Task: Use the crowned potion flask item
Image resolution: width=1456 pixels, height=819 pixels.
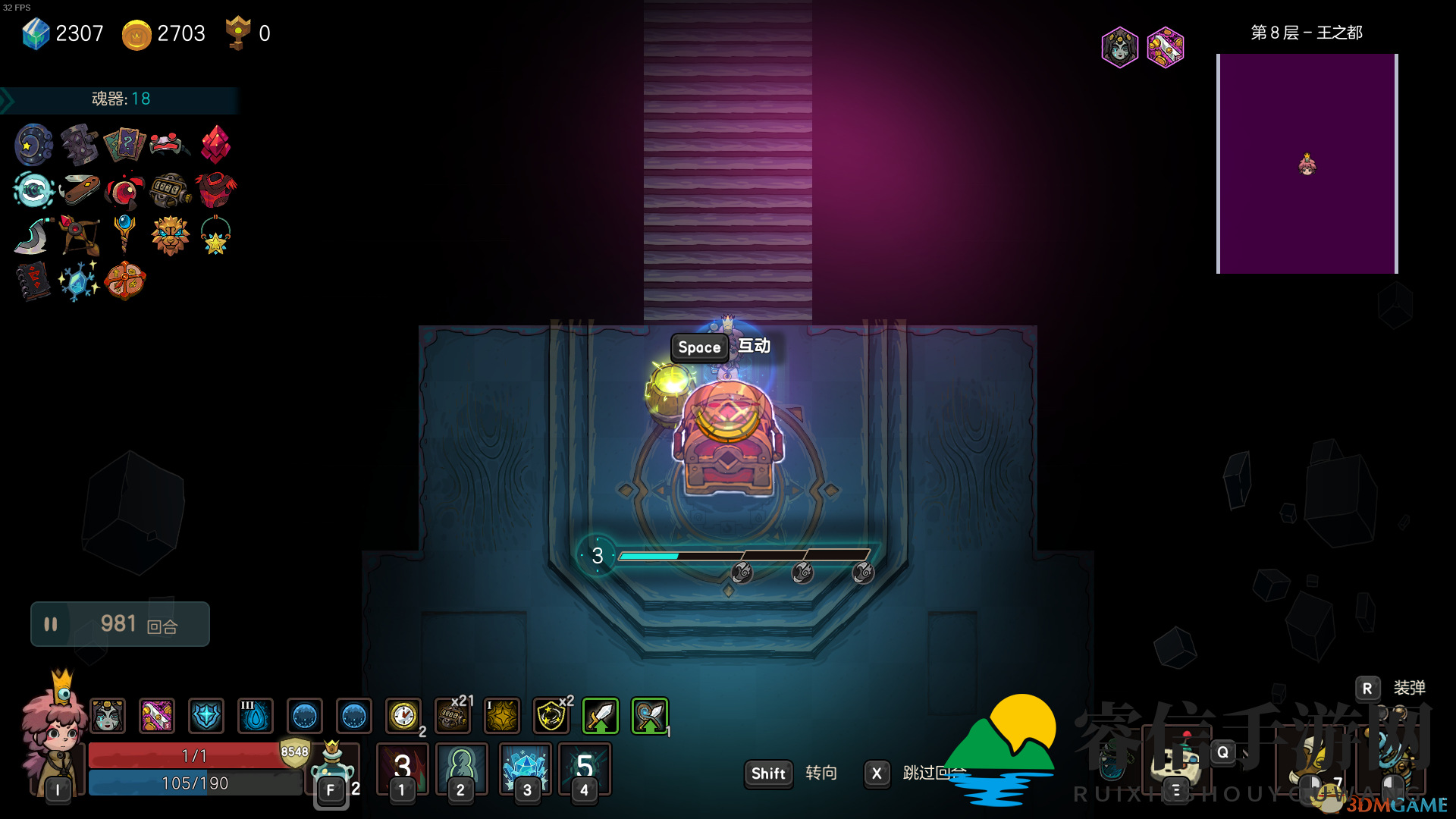Action: tap(332, 764)
